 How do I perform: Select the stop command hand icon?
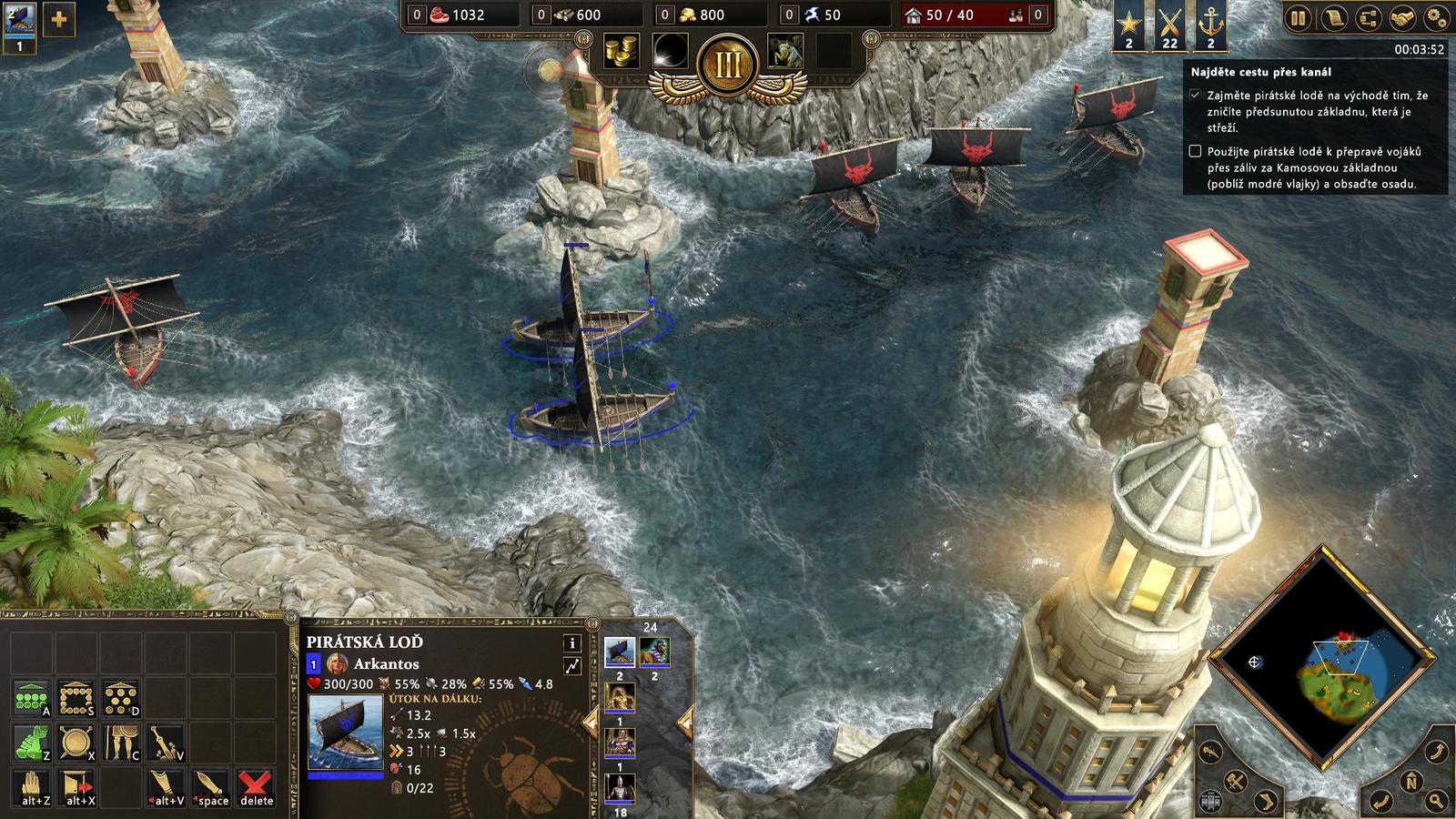pyautogui.click(x=32, y=786)
